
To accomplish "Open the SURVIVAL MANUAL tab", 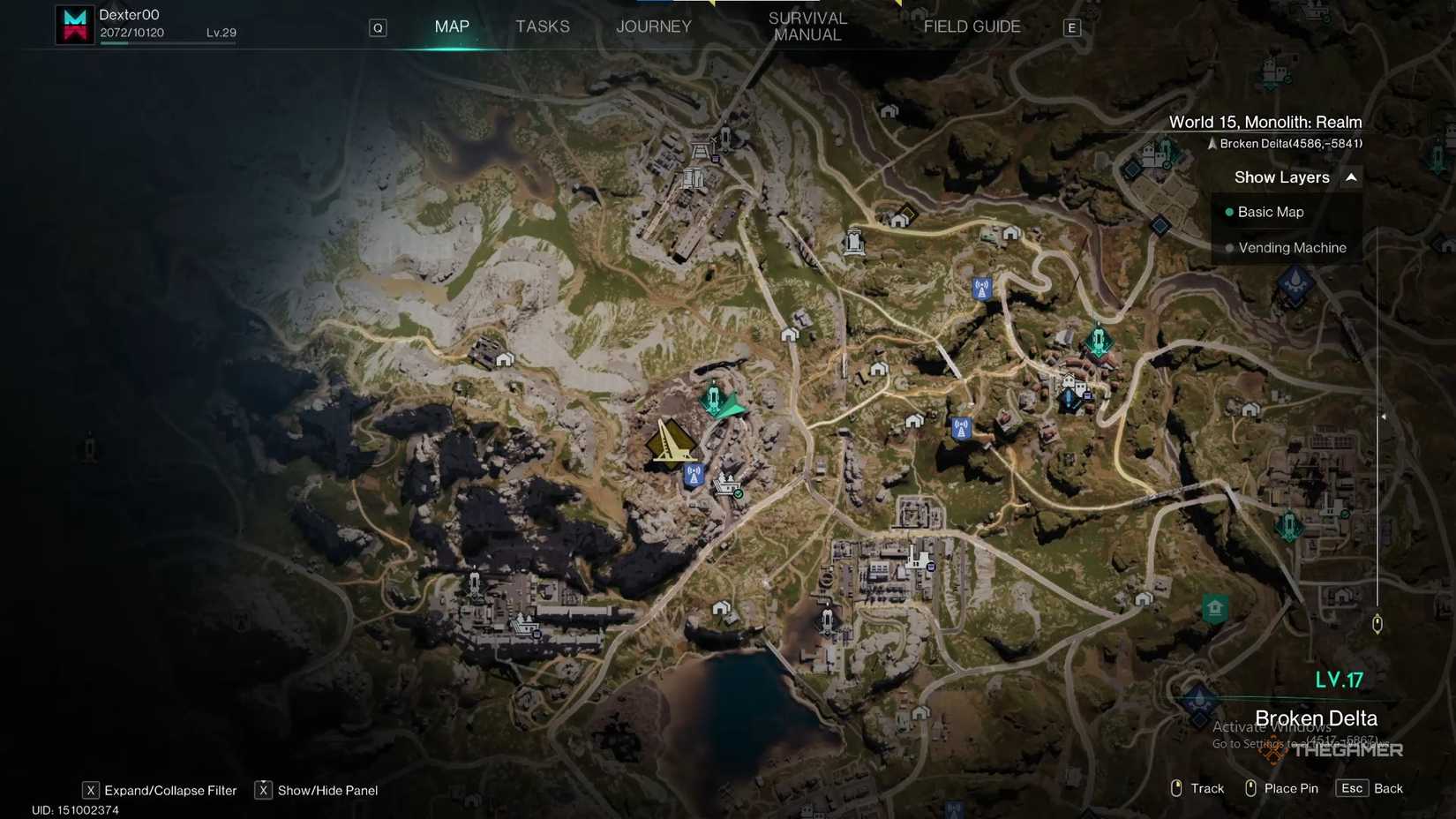I will (x=807, y=26).
